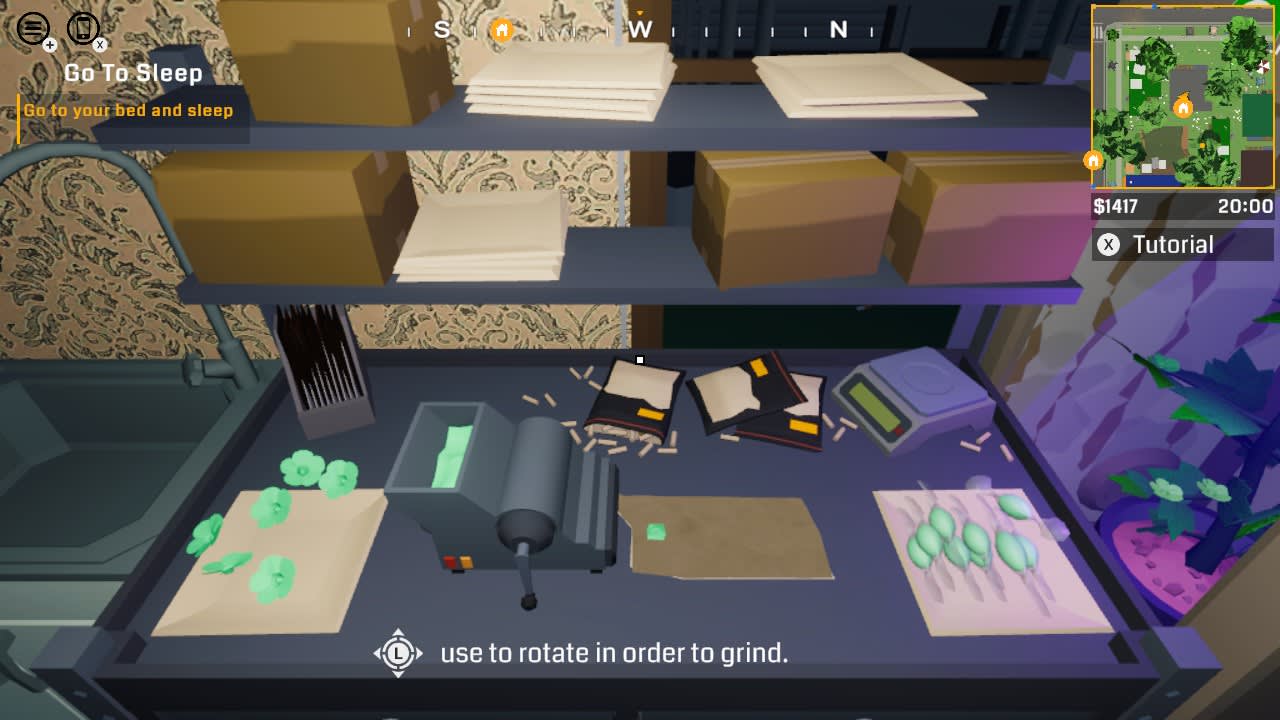Click the umbrella marker on the minimap corner
This screenshot has width=1280, height=720.
[x=1263, y=67]
